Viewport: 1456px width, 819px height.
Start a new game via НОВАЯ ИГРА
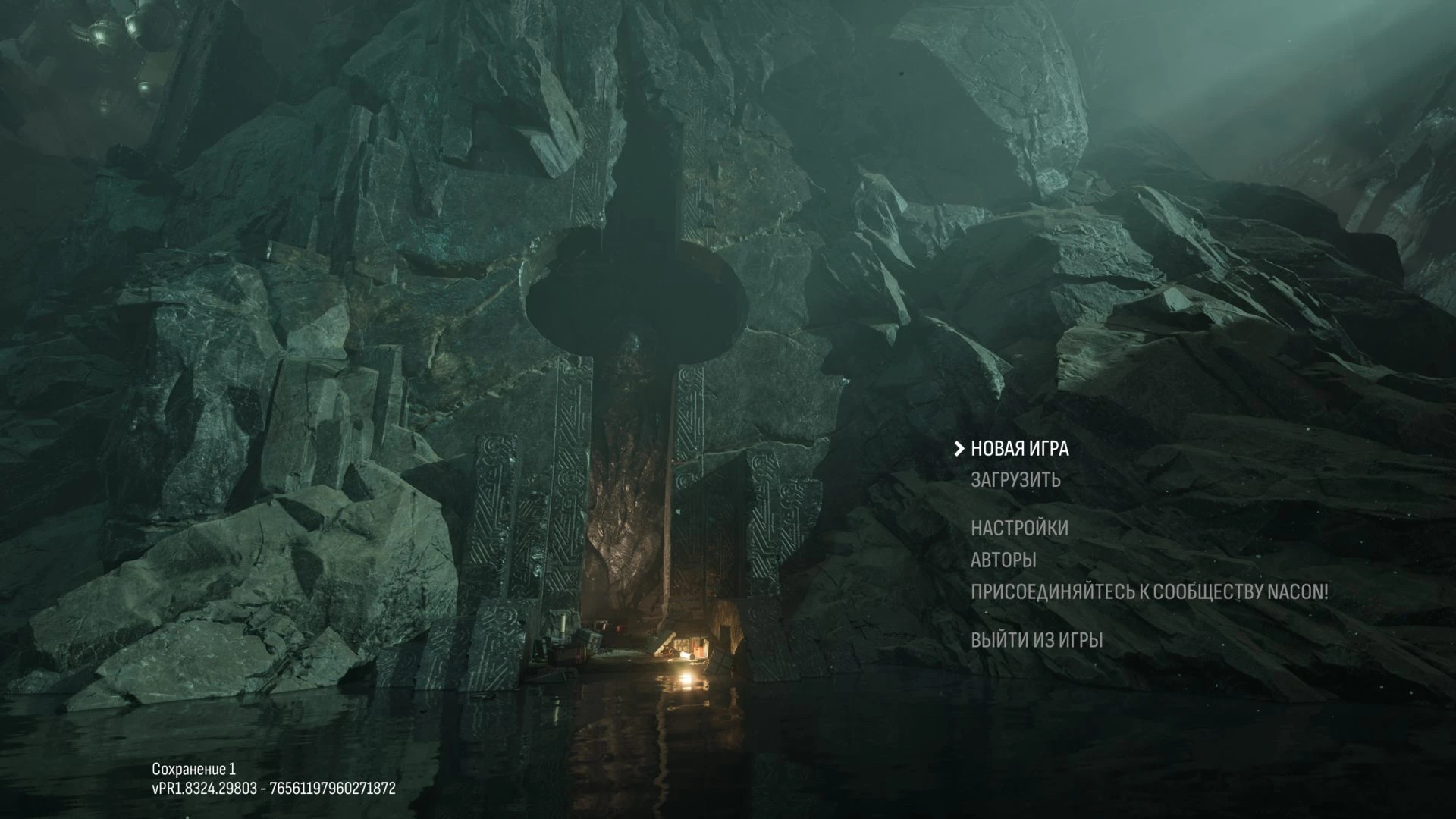tap(1019, 449)
